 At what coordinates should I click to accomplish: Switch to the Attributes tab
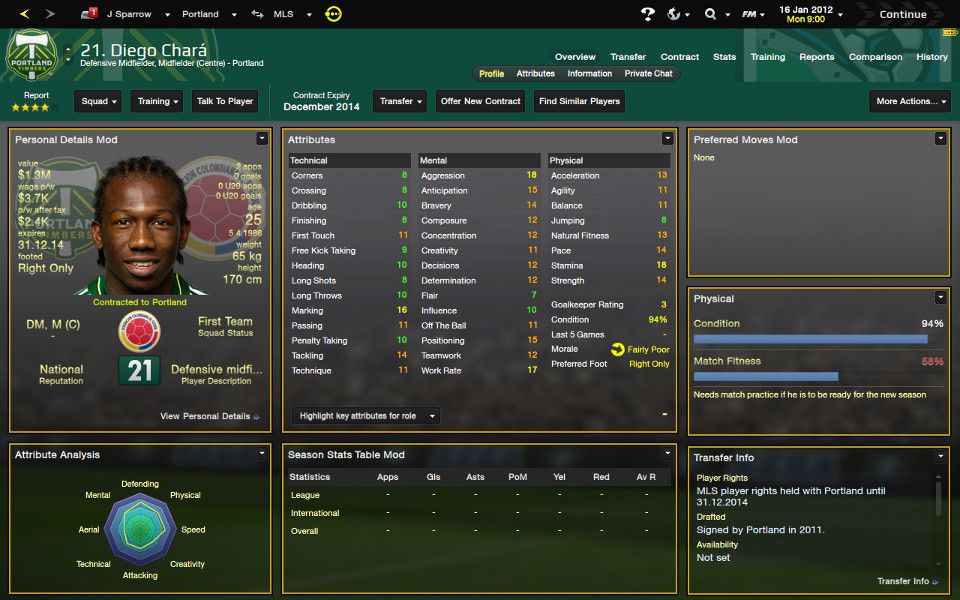pos(535,74)
